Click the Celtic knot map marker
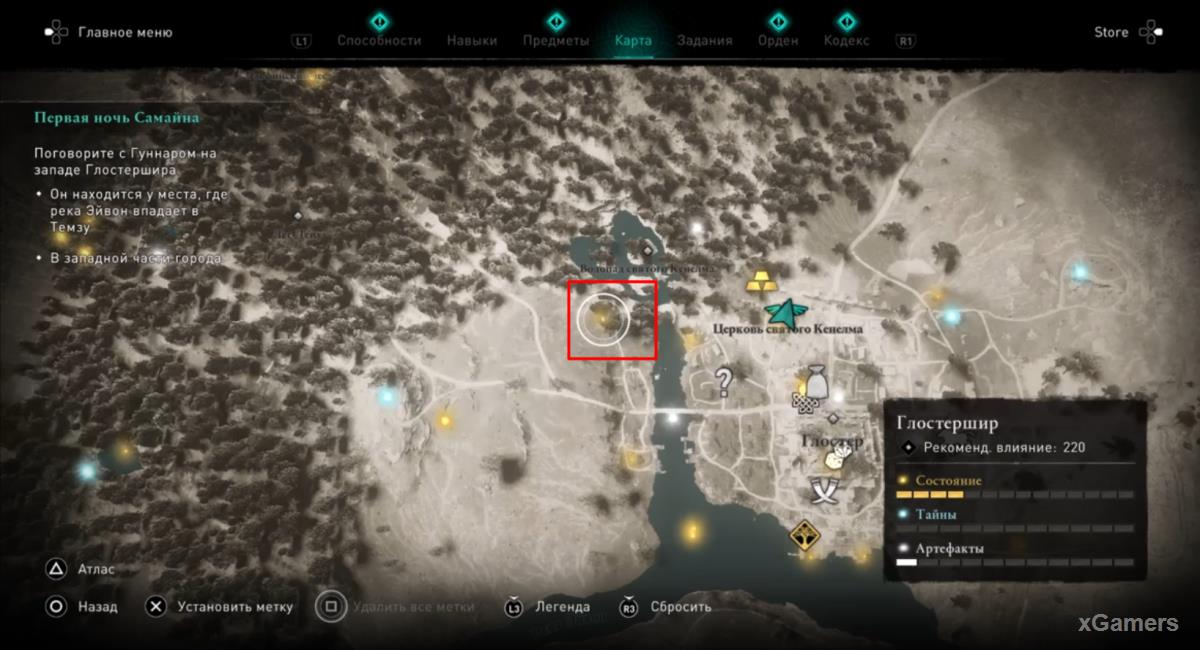Viewport: 1200px width, 650px height. 802,403
